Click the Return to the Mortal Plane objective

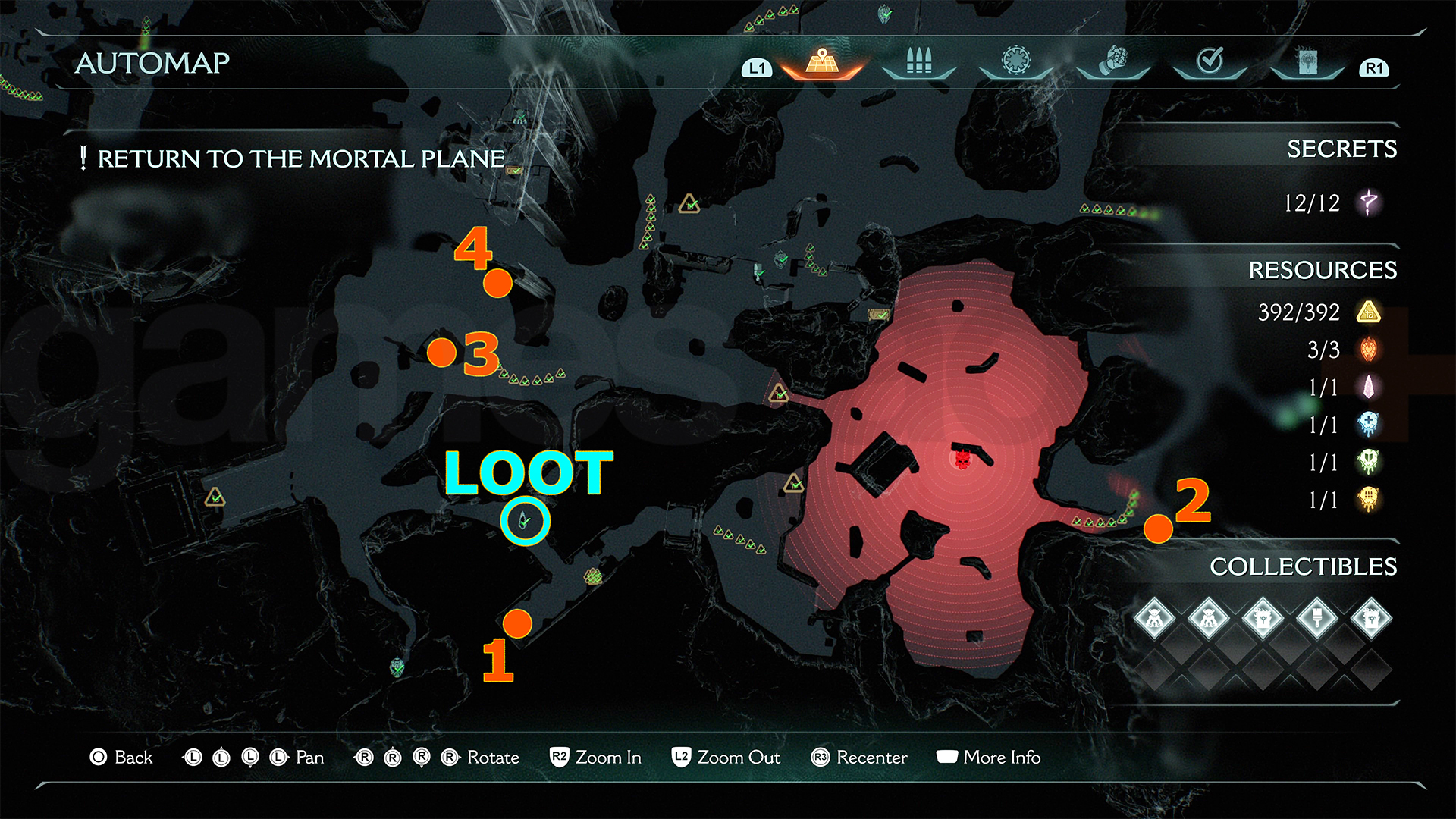coord(300,158)
